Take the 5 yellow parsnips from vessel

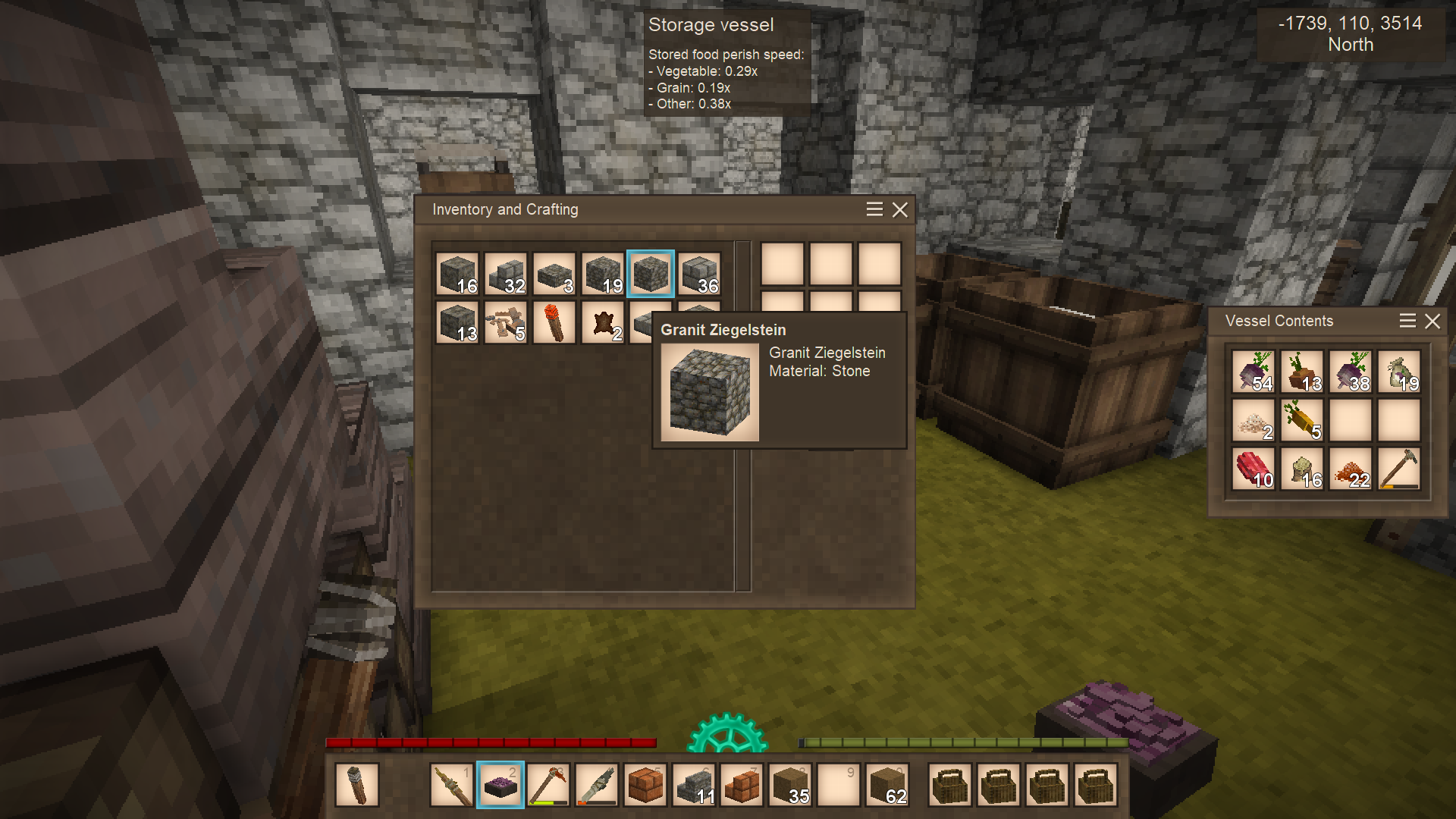pos(1302,420)
